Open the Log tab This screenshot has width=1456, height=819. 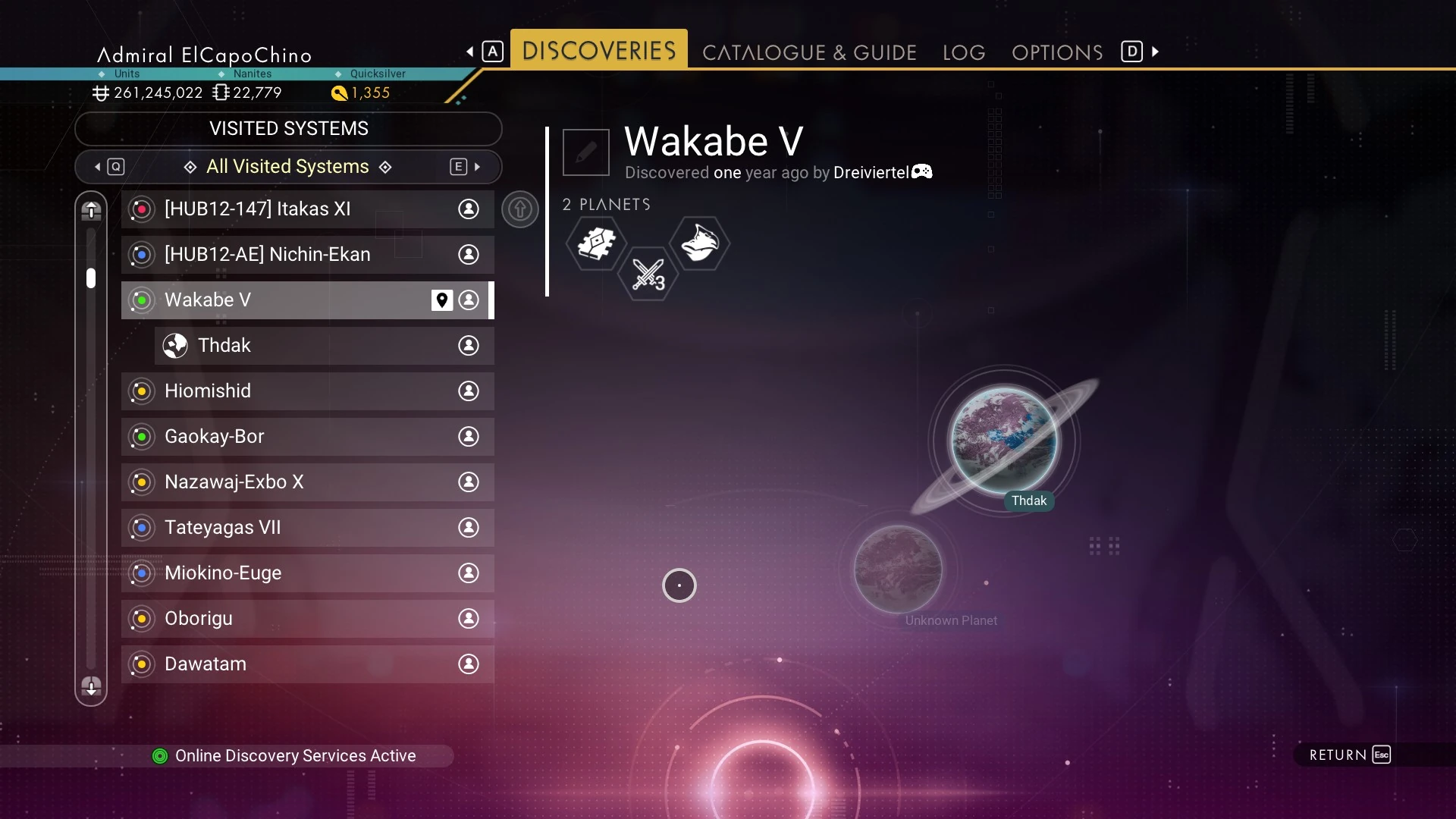tap(964, 52)
